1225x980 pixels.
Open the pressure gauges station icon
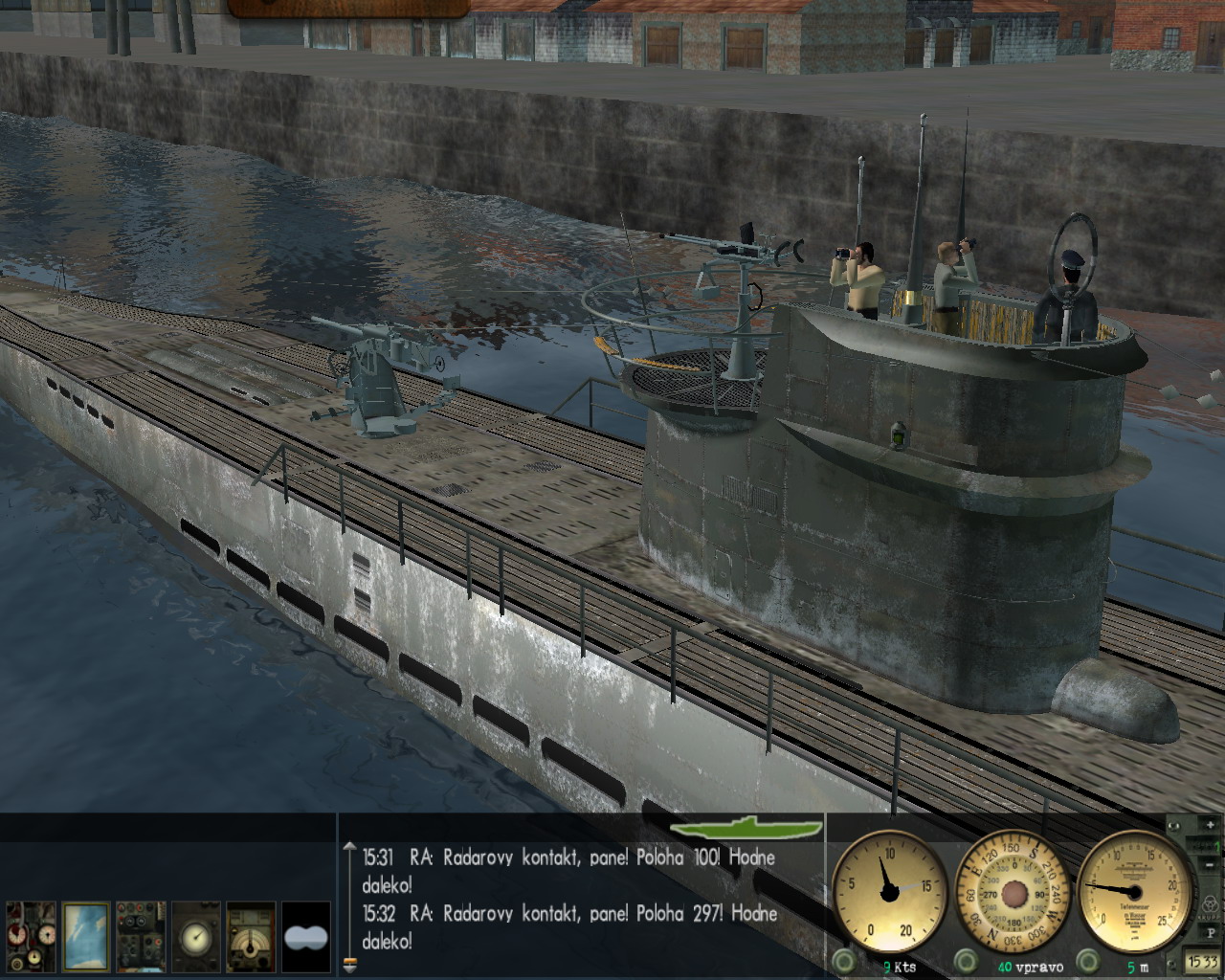[31, 937]
